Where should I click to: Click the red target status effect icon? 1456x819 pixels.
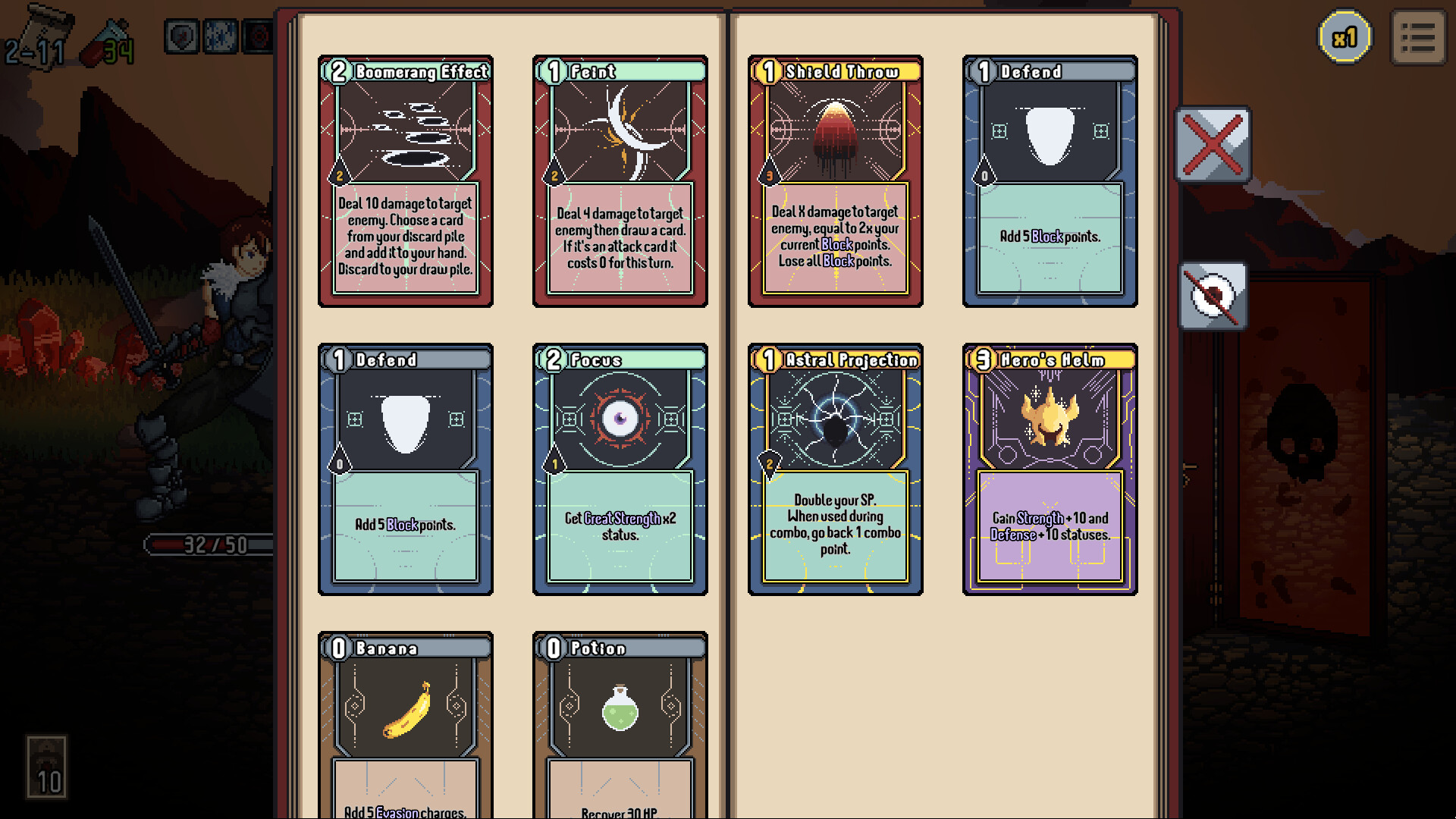[258, 36]
